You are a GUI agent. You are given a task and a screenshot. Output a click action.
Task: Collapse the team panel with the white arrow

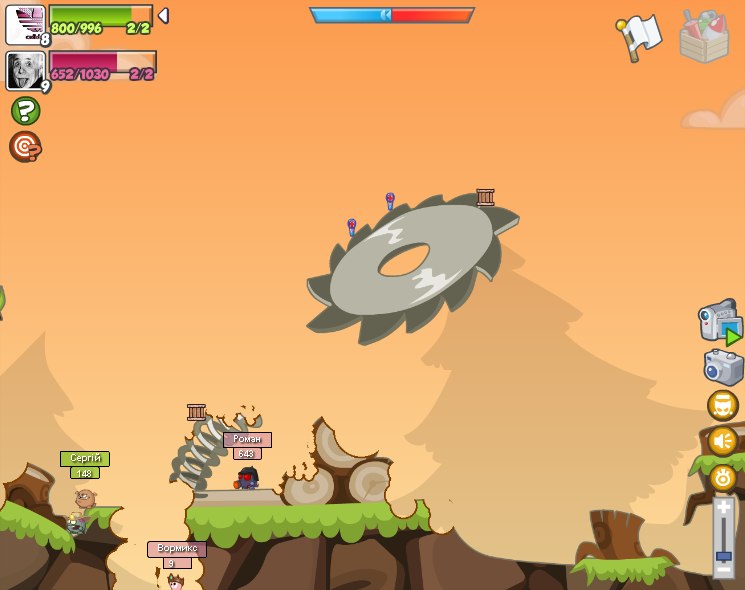click(x=163, y=16)
